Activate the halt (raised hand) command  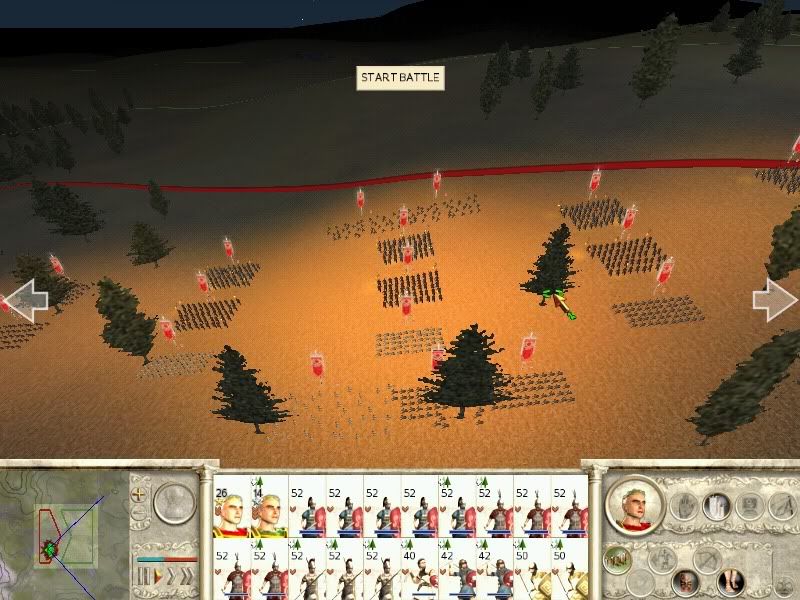pos(684,507)
